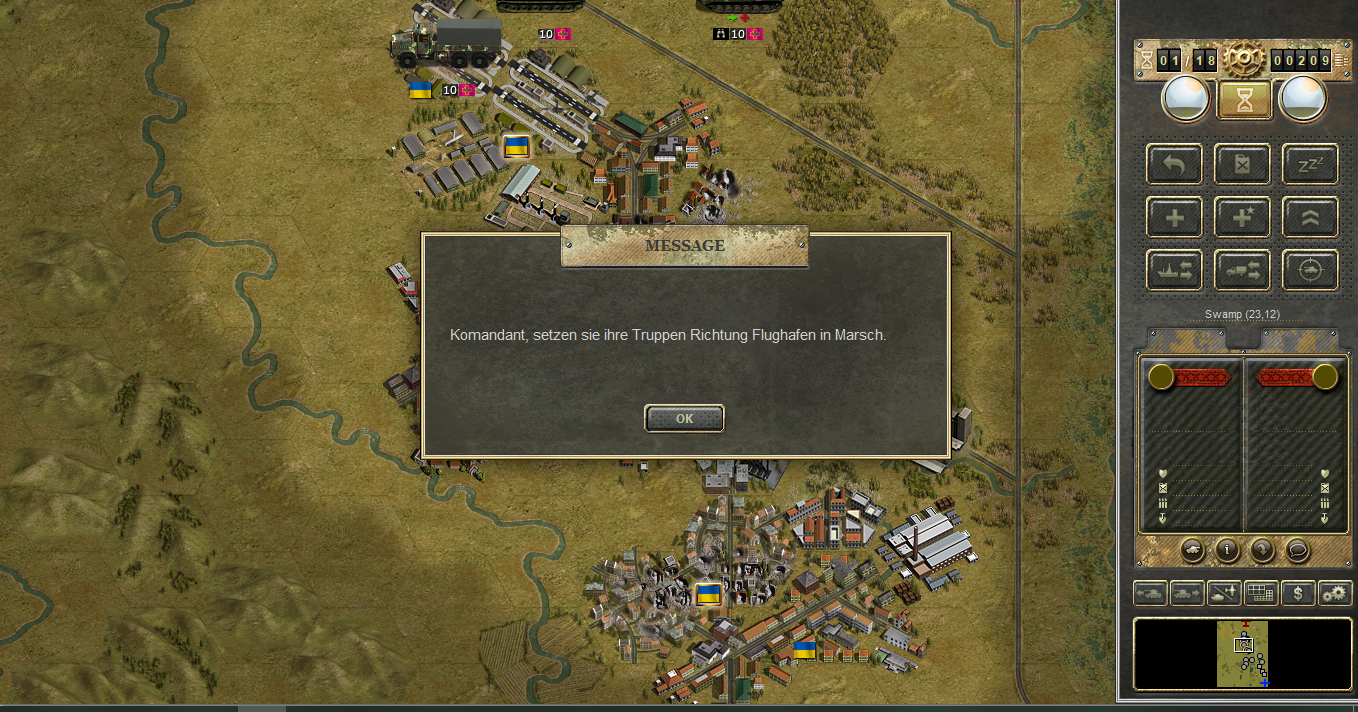Show the info panel with the i icon

(x=1227, y=549)
